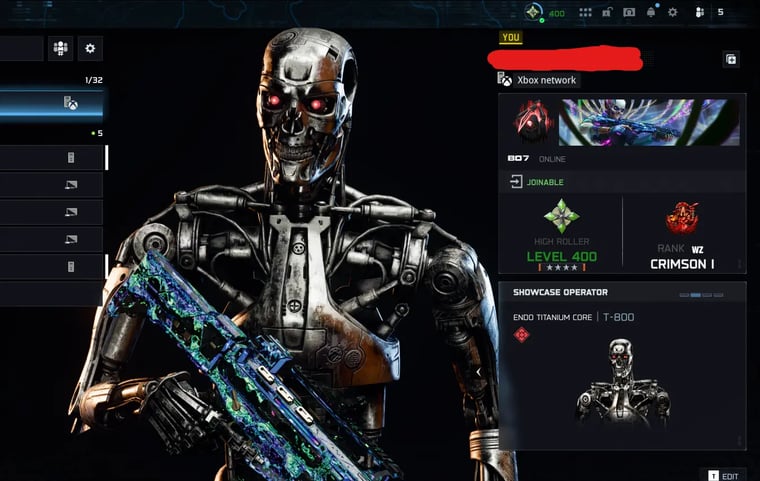
Task: Open the nine-dot grid menu
Action: pos(585,13)
